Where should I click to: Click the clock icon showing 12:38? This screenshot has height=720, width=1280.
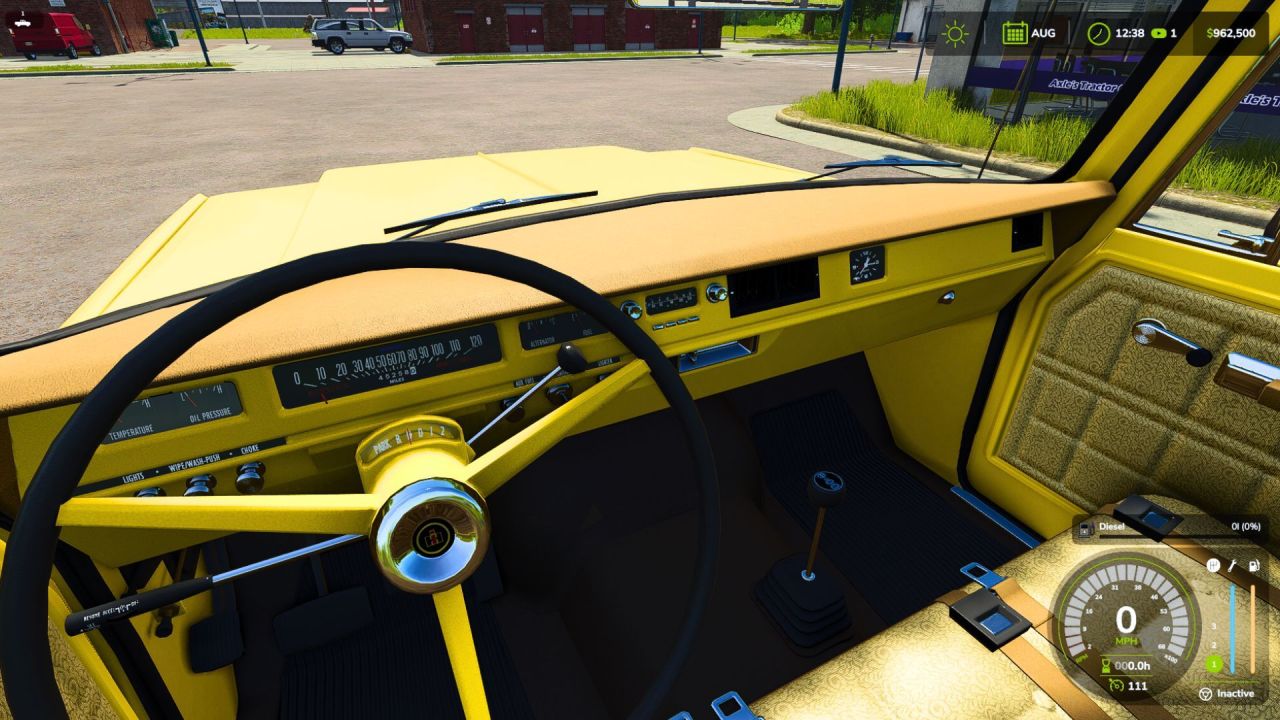click(1100, 33)
